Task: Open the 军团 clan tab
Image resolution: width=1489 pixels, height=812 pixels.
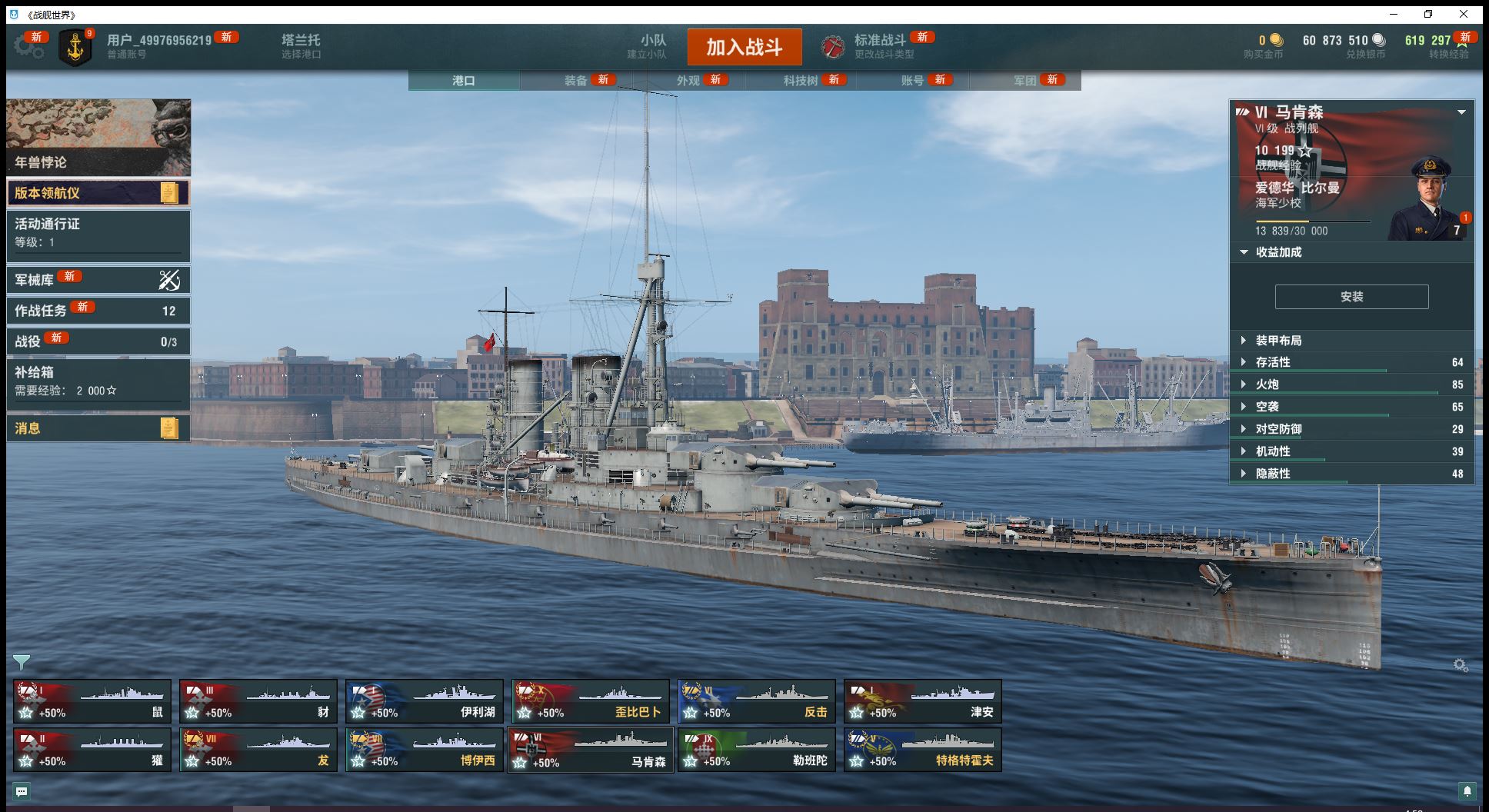Action: point(1024,81)
